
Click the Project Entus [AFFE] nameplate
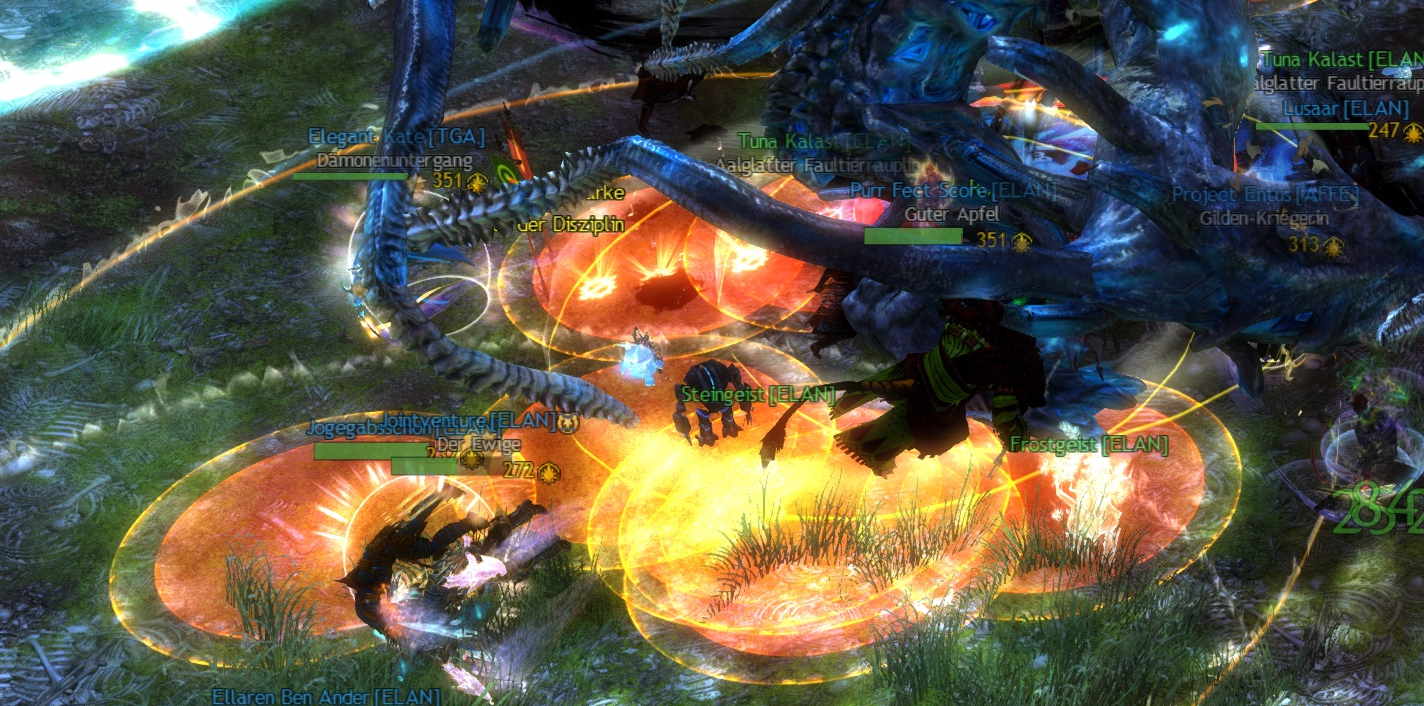coord(1265,194)
